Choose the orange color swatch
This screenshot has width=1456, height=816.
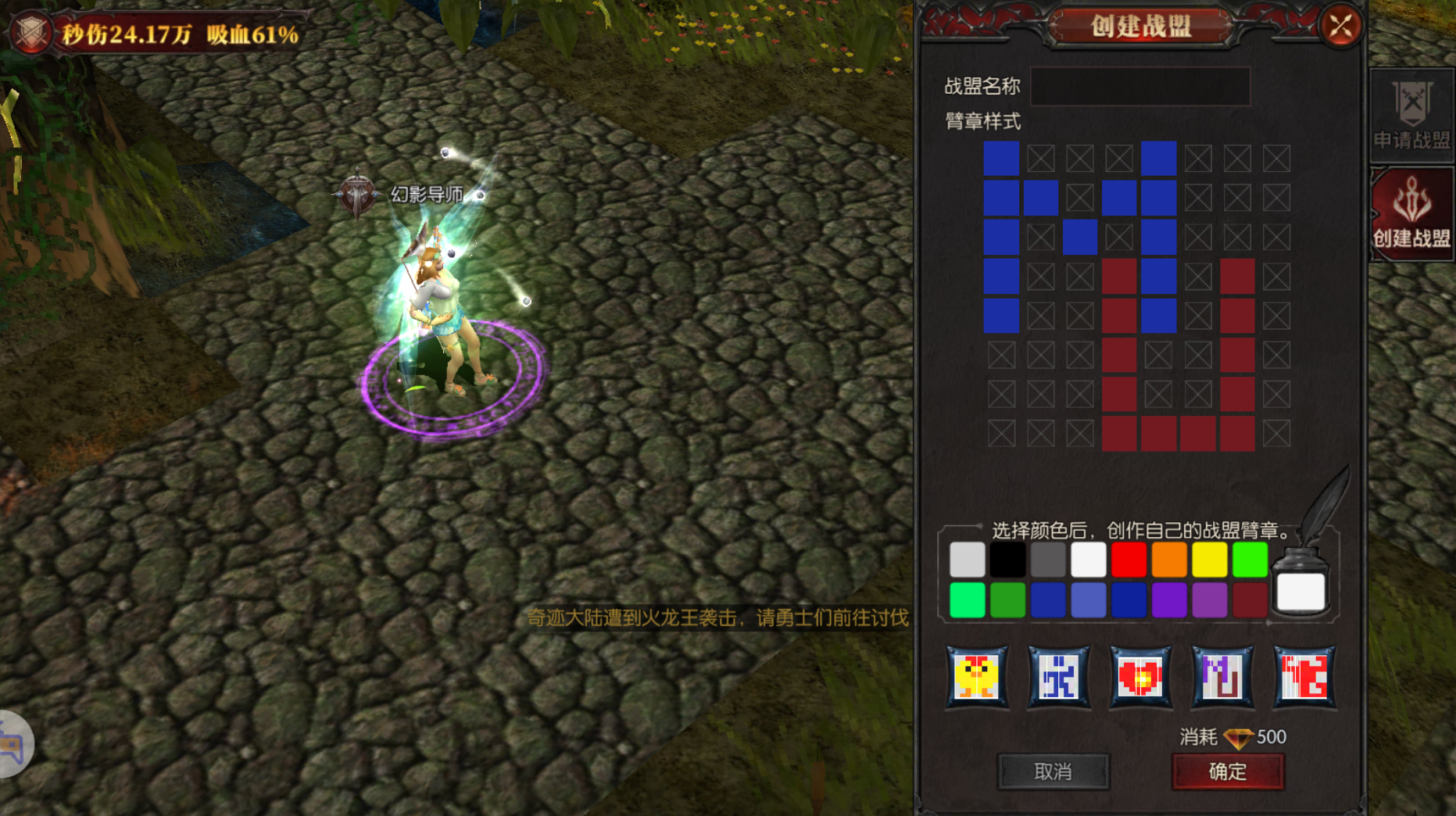point(1169,560)
